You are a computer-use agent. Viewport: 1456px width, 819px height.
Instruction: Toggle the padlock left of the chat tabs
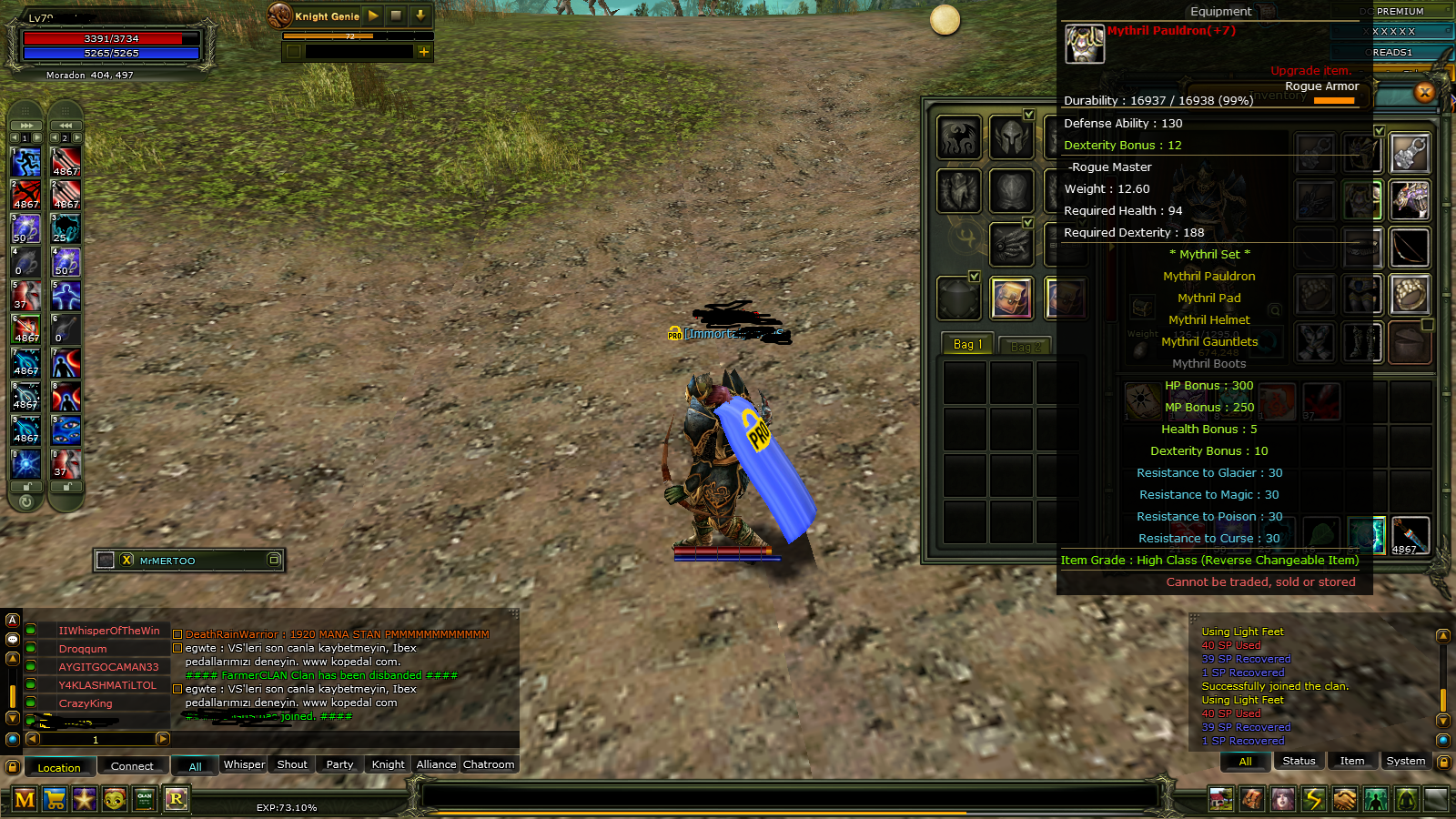[11, 764]
